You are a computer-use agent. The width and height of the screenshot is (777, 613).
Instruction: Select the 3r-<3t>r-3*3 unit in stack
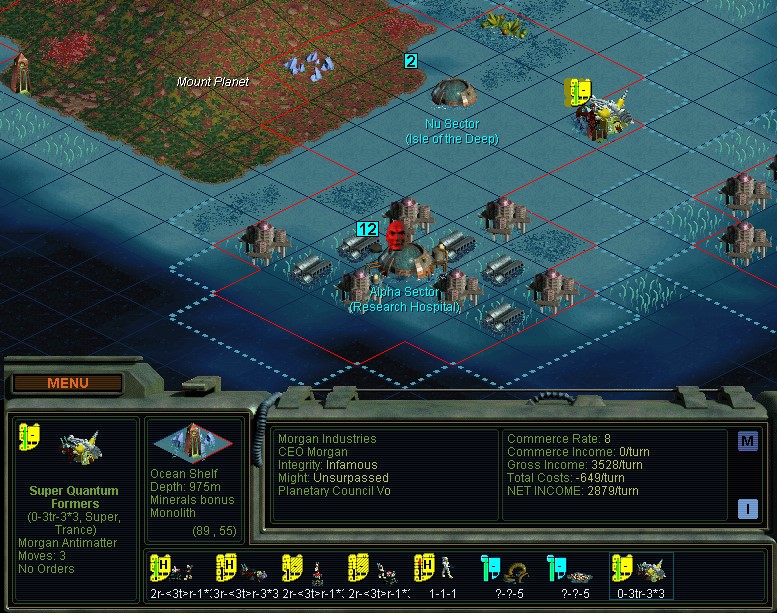pyautogui.click(x=245, y=577)
